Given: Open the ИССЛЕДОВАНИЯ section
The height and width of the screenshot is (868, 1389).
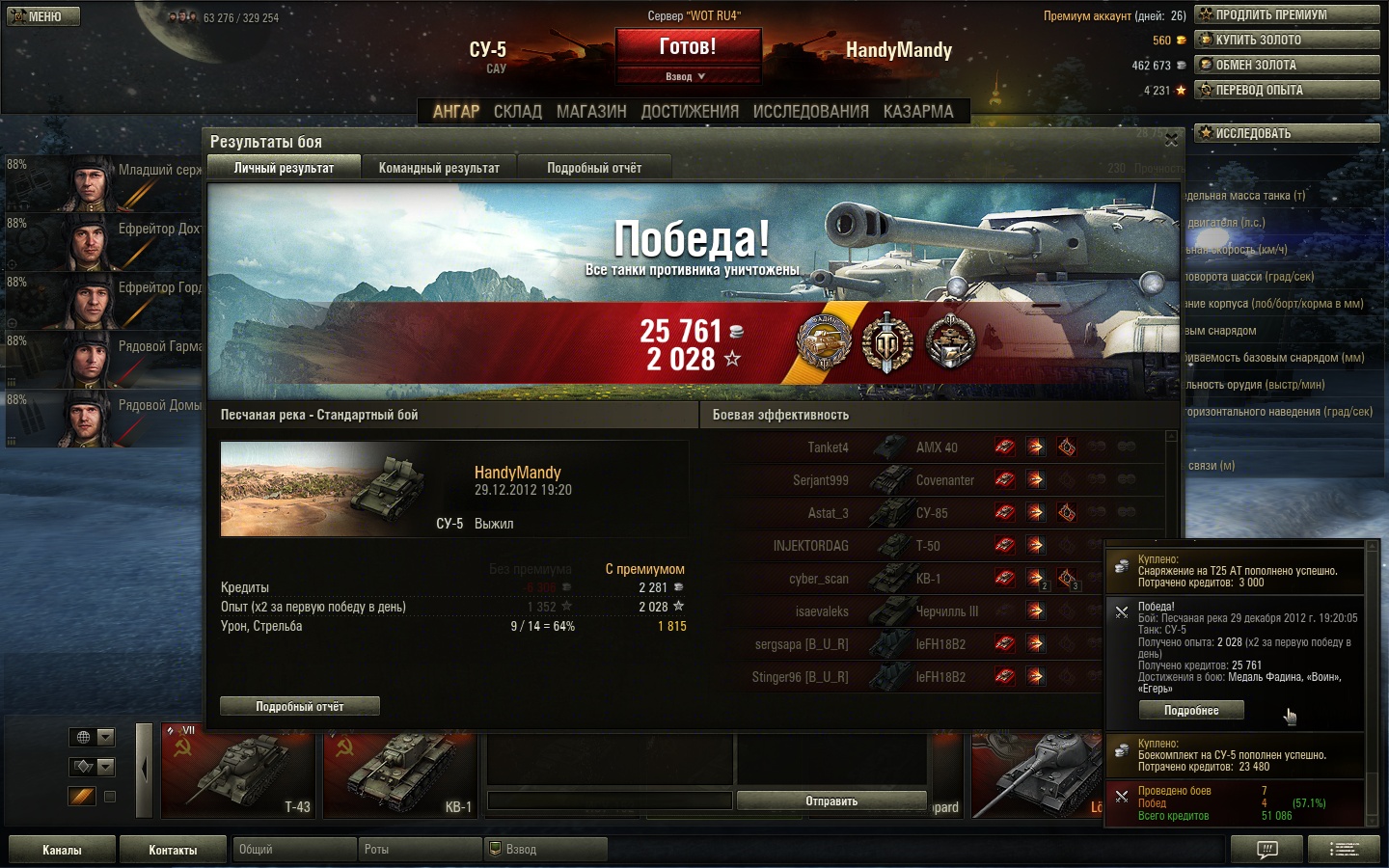Looking at the screenshot, I should tap(810, 112).
